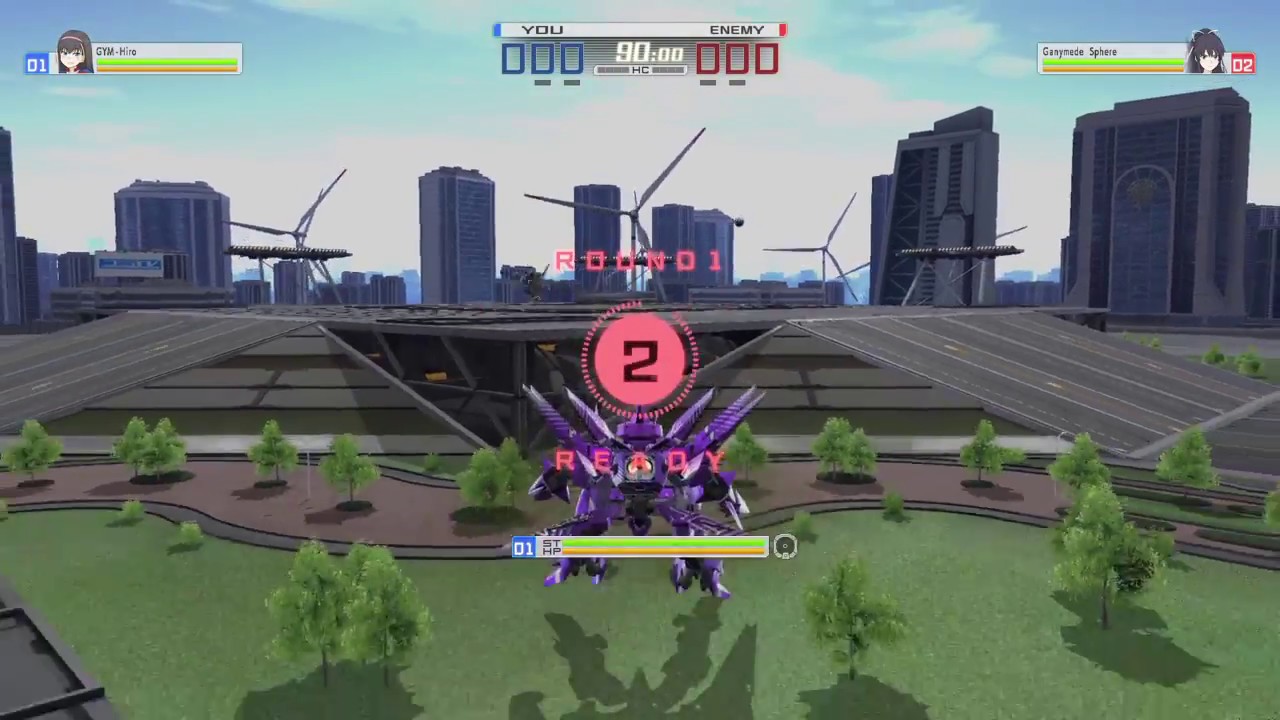Select the ENEMY header tab
The width and height of the screenshot is (1280, 720).
[736, 29]
